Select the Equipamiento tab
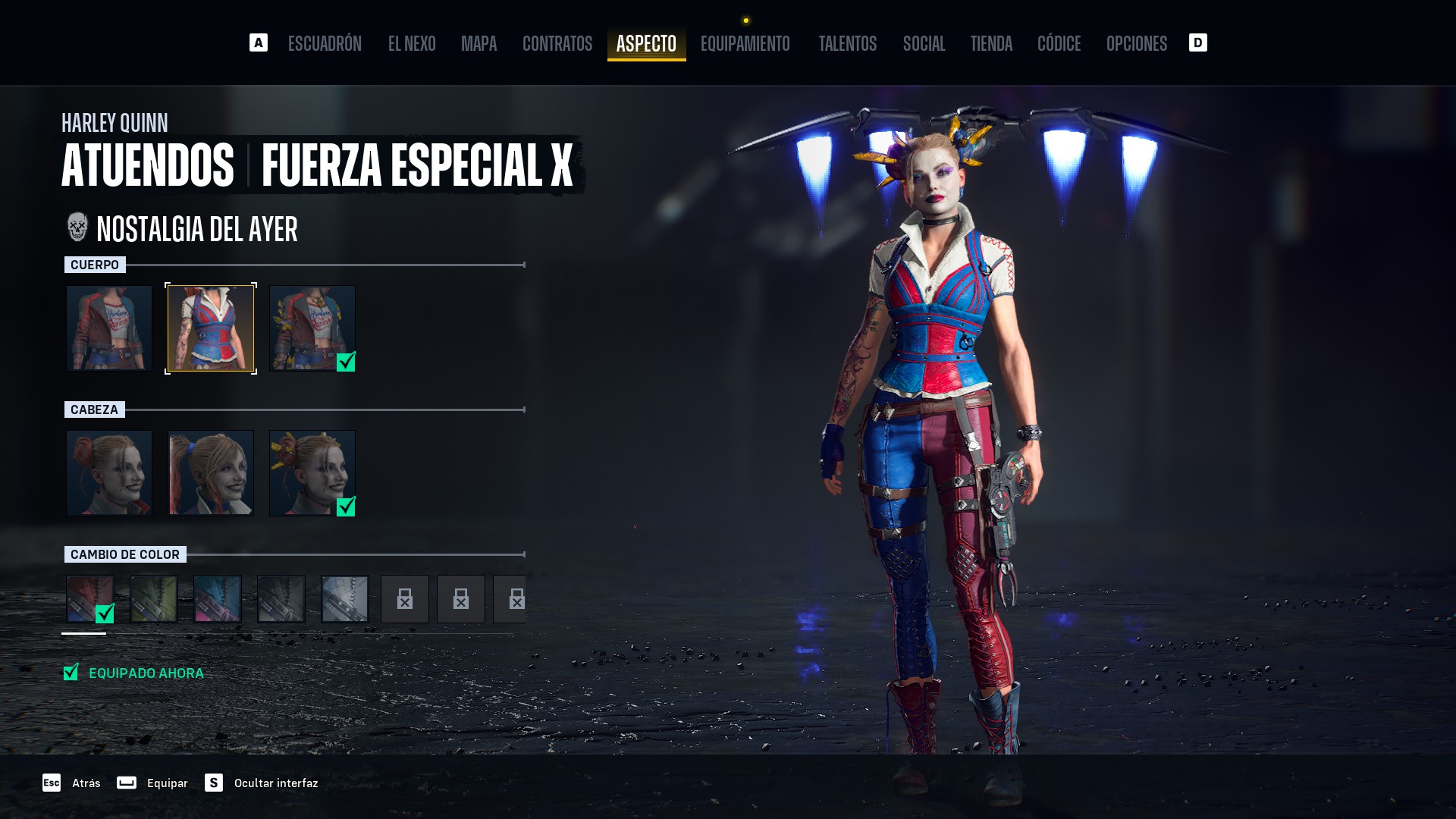 coord(745,44)
